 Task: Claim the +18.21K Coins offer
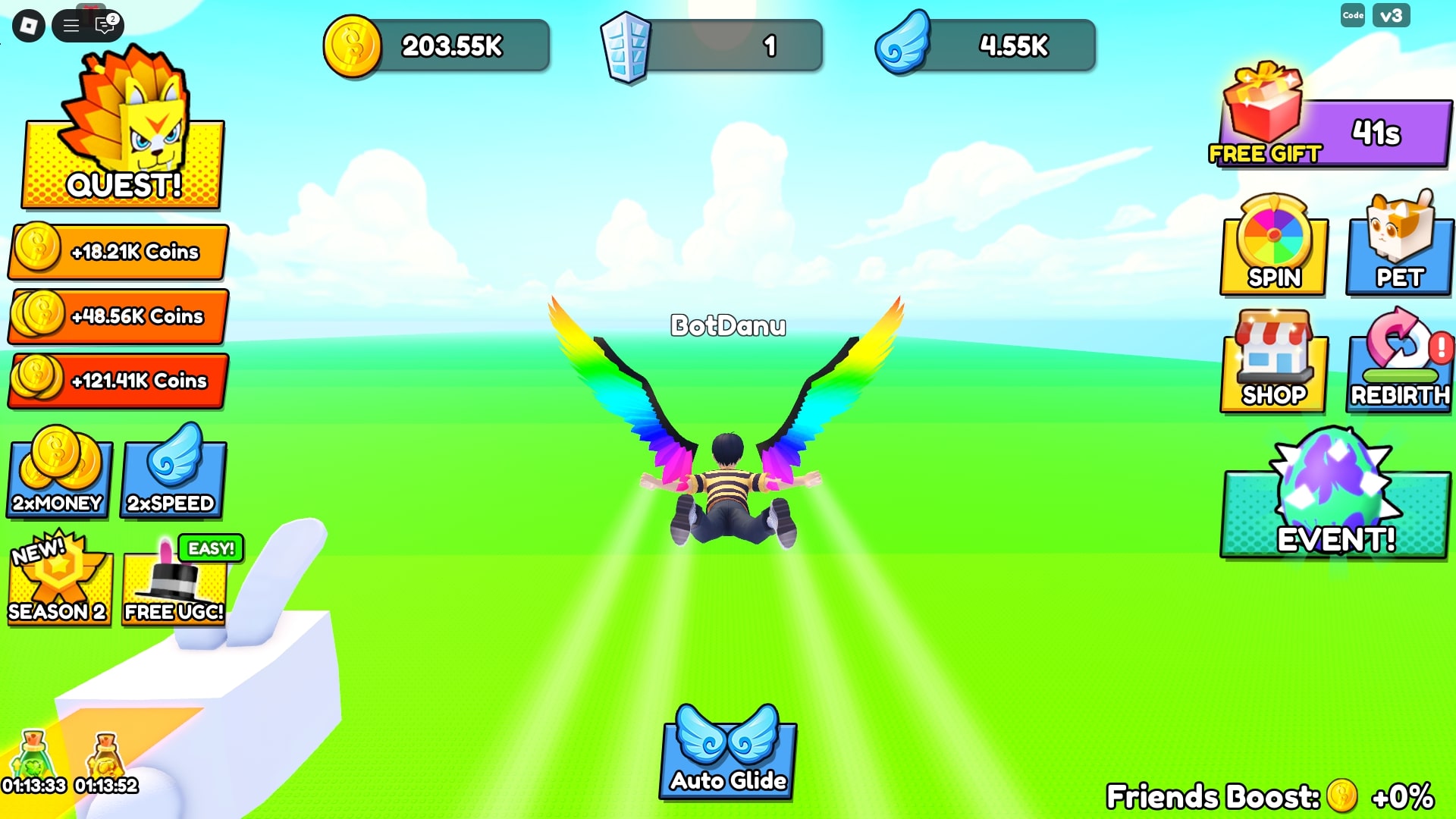pos(118,252)
